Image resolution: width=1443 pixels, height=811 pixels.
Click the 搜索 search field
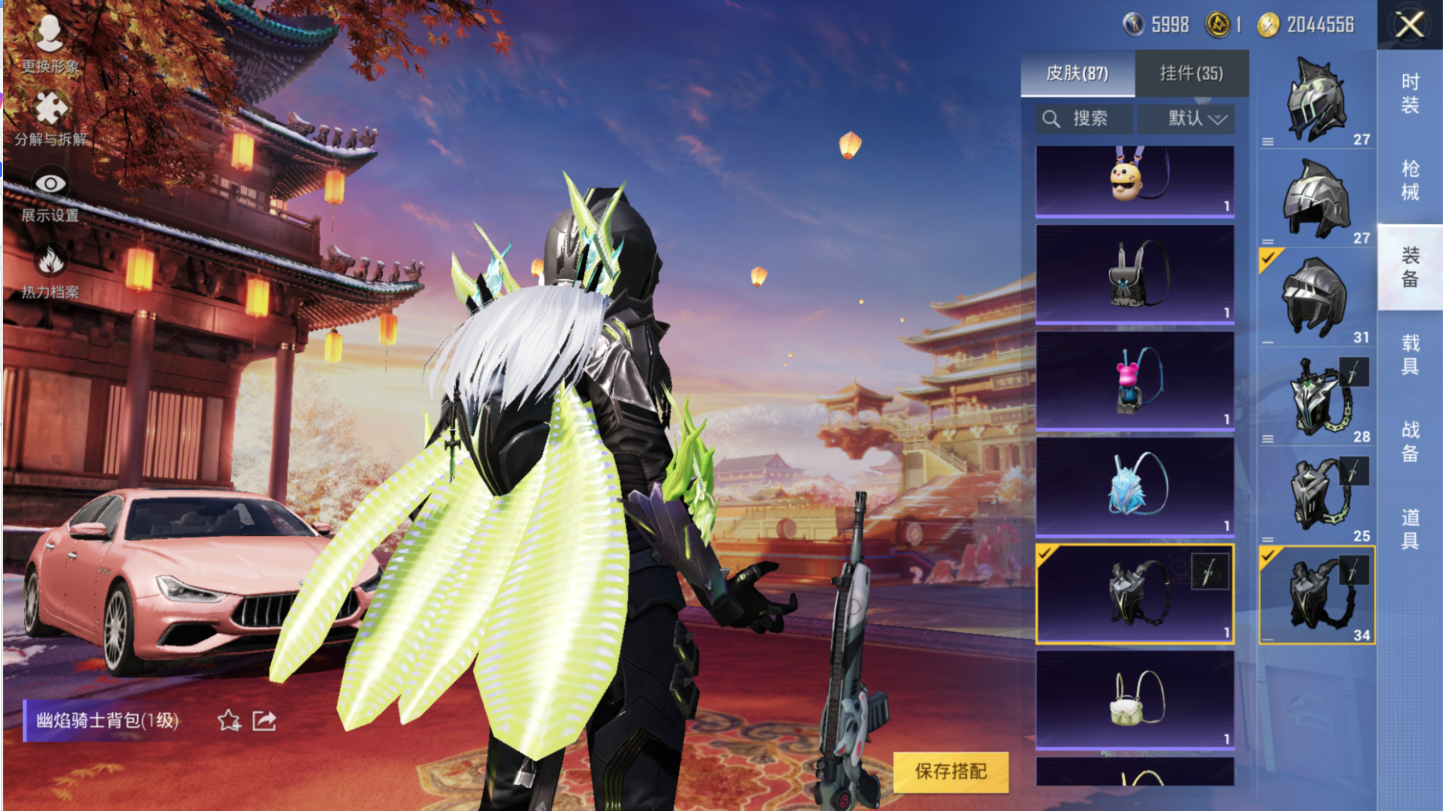pos(1085,119)
